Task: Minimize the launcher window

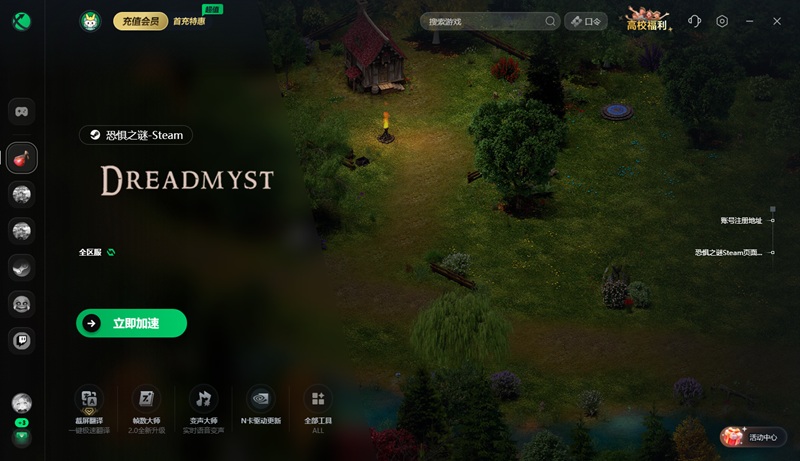Action: 750,21
